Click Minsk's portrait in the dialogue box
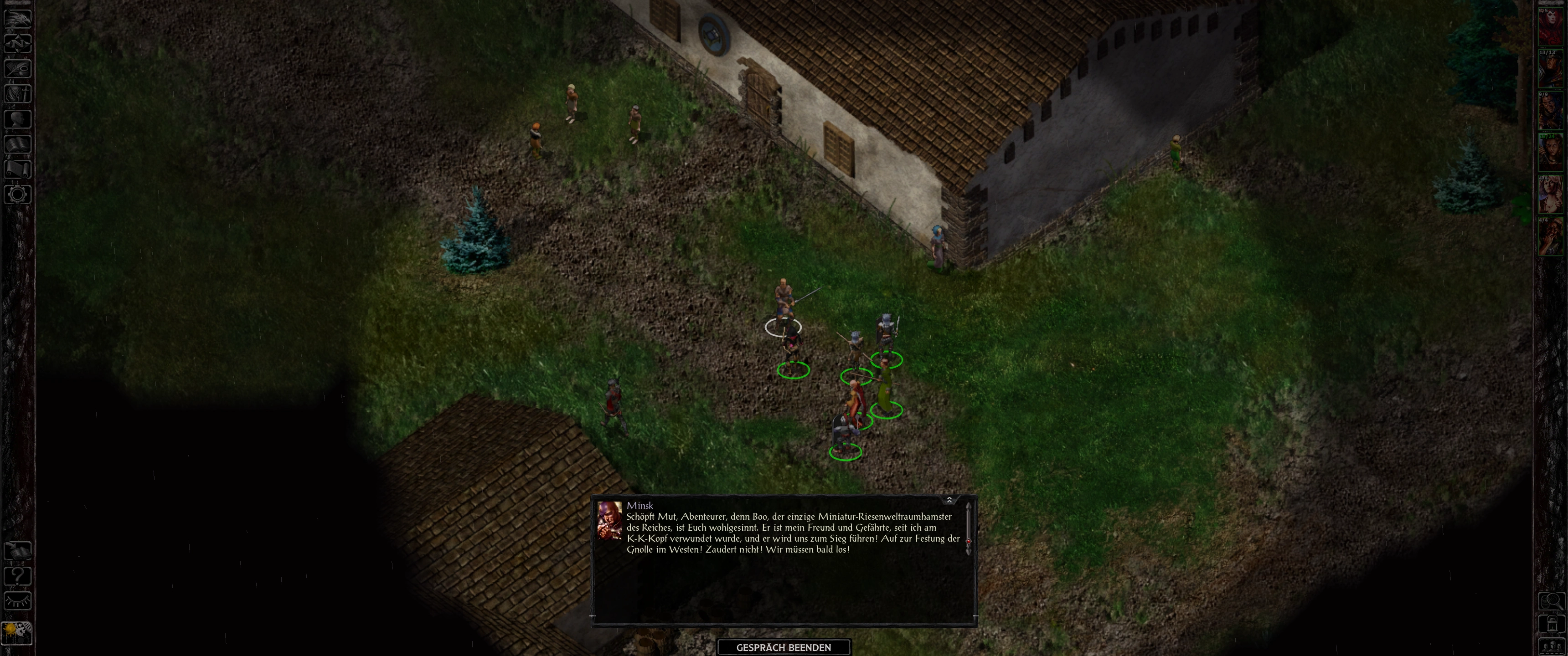The width and height of the screenshot is (1568, 656). tap(609, 520)
